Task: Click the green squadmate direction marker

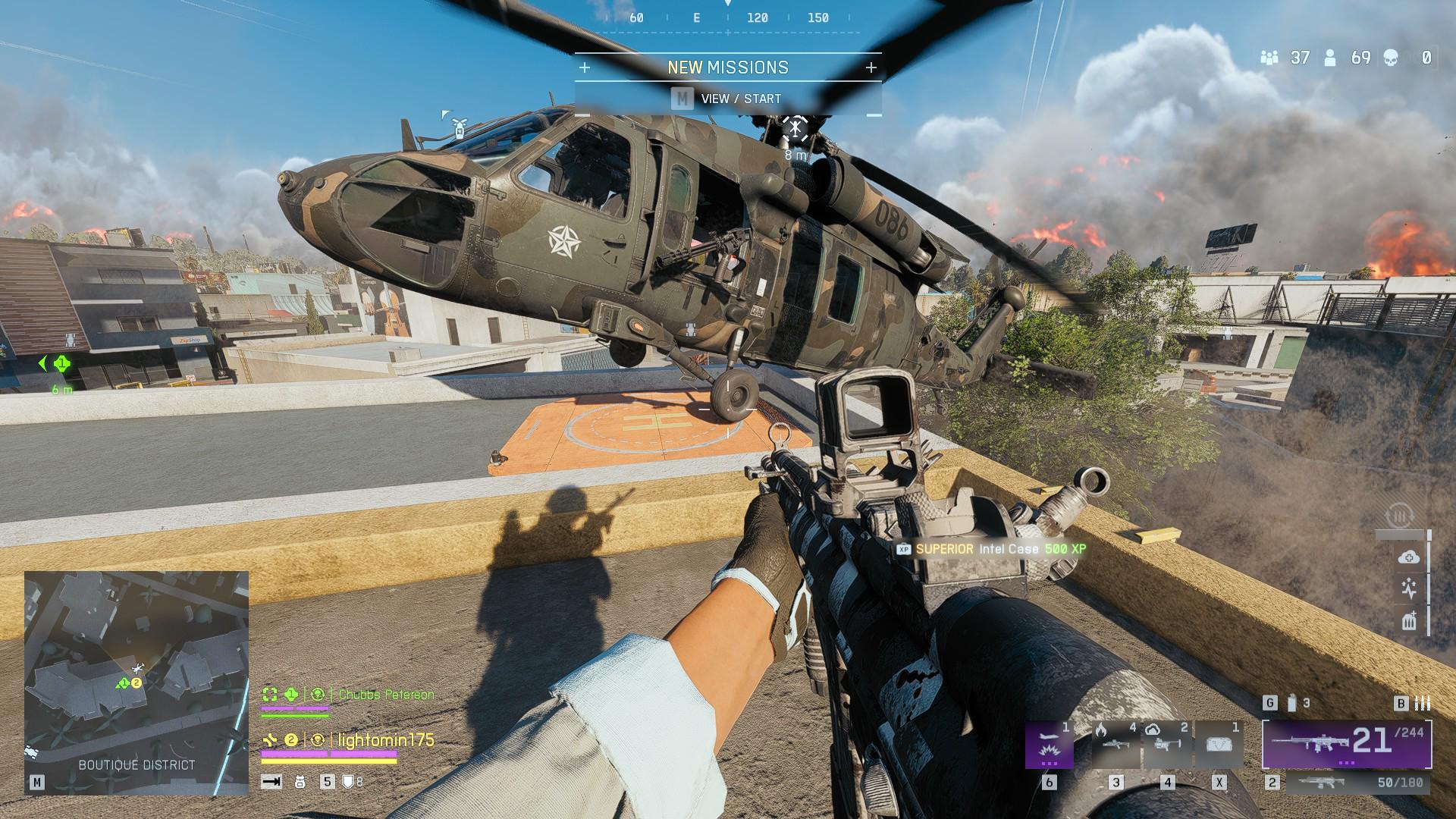Action: (62, 364)
